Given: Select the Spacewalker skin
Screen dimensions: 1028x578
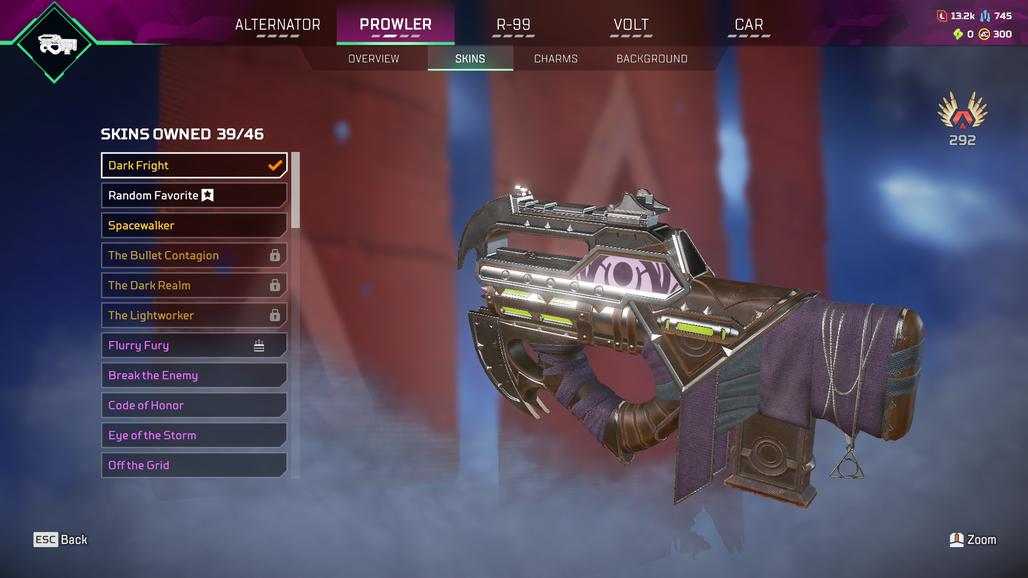Looking at the screenshot, I should pyautogui.click(x=194, y=226).
